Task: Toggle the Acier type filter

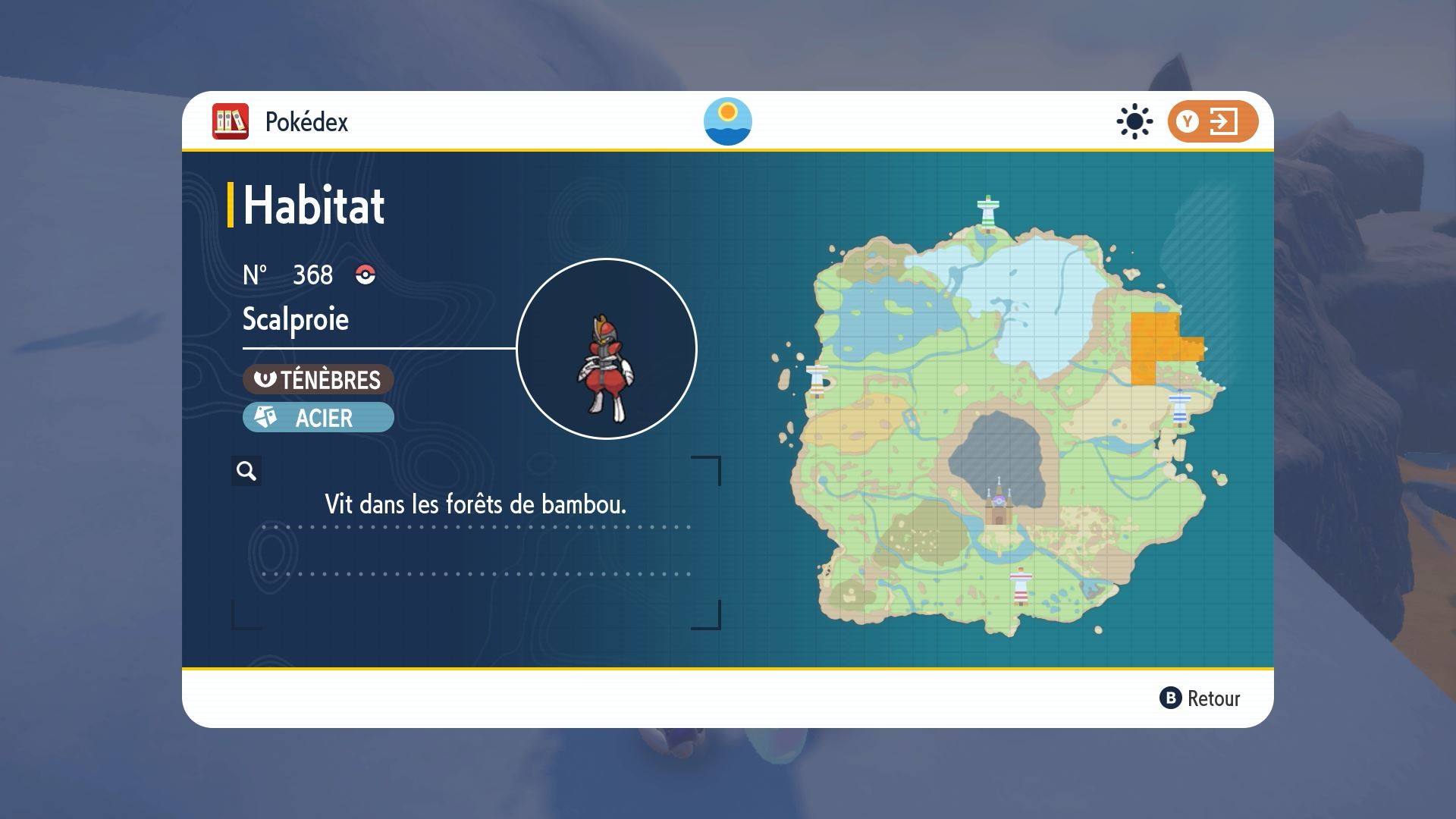Action: tap(318, 417)
